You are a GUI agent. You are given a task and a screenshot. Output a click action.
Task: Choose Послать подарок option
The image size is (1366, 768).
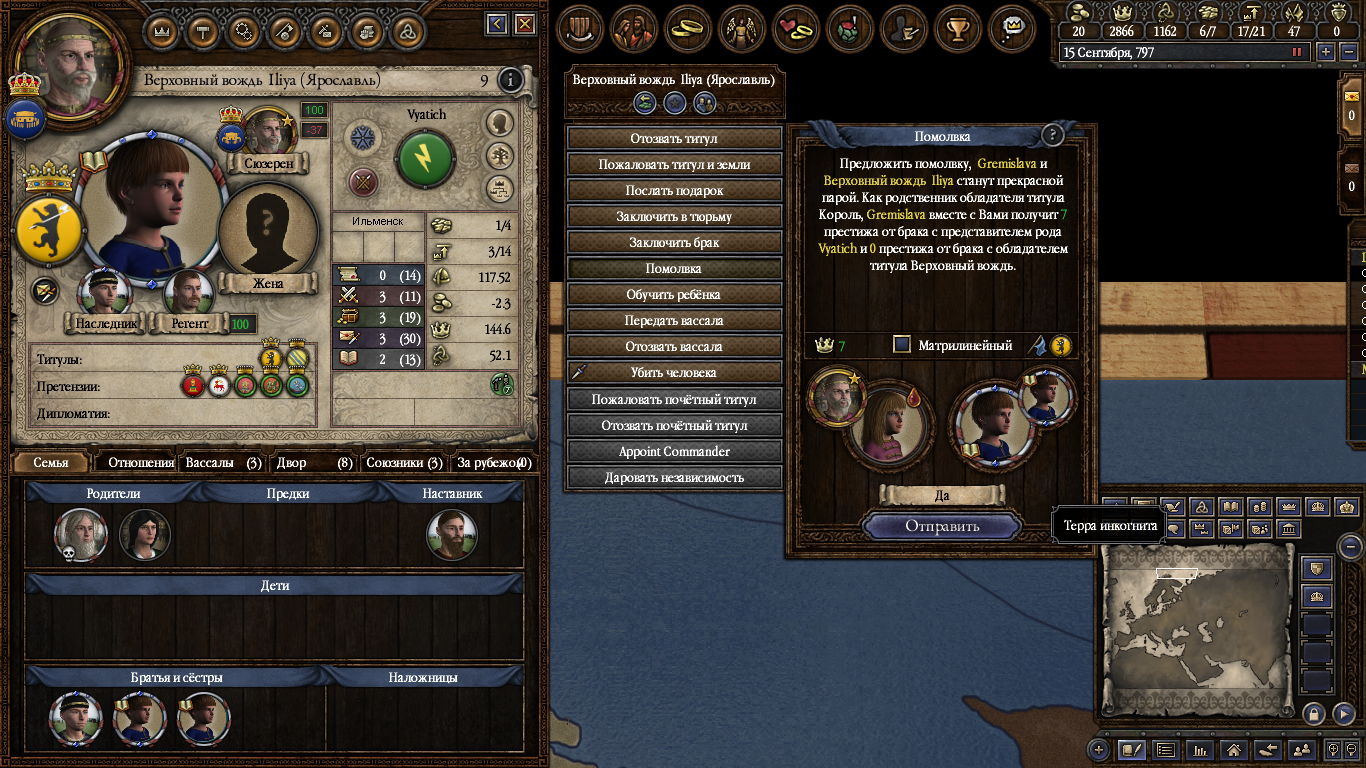point(674,190)
